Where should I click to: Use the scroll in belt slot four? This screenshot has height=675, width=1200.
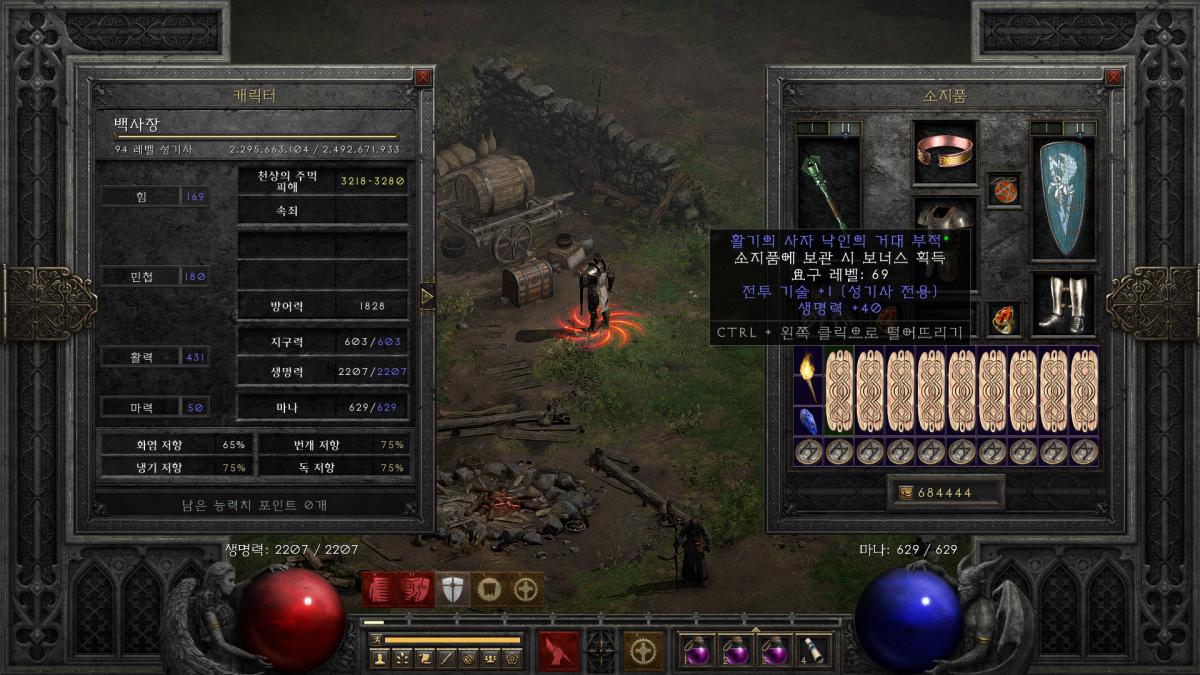[812, 651]
